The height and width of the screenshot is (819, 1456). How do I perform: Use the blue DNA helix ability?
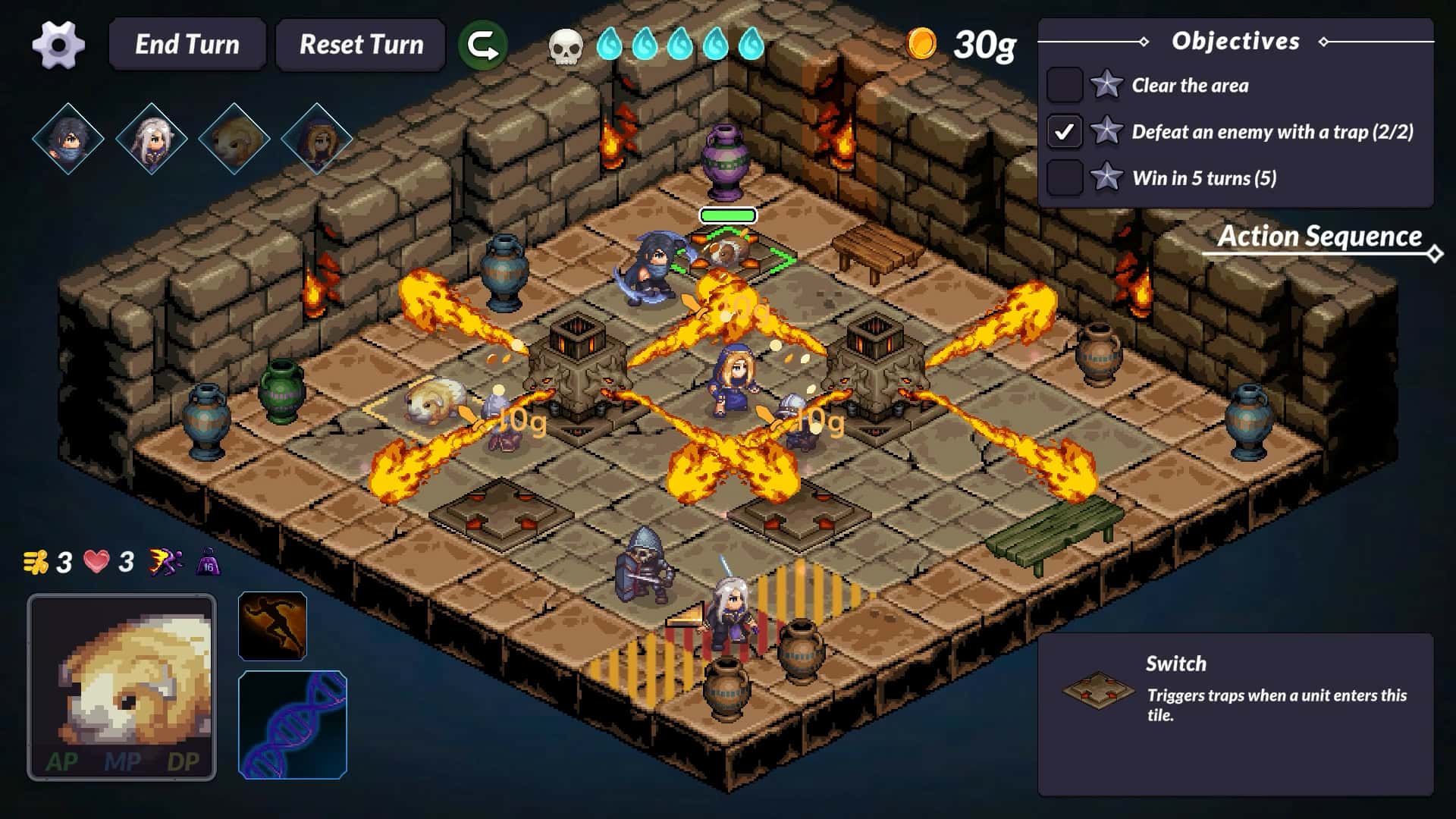293,725
